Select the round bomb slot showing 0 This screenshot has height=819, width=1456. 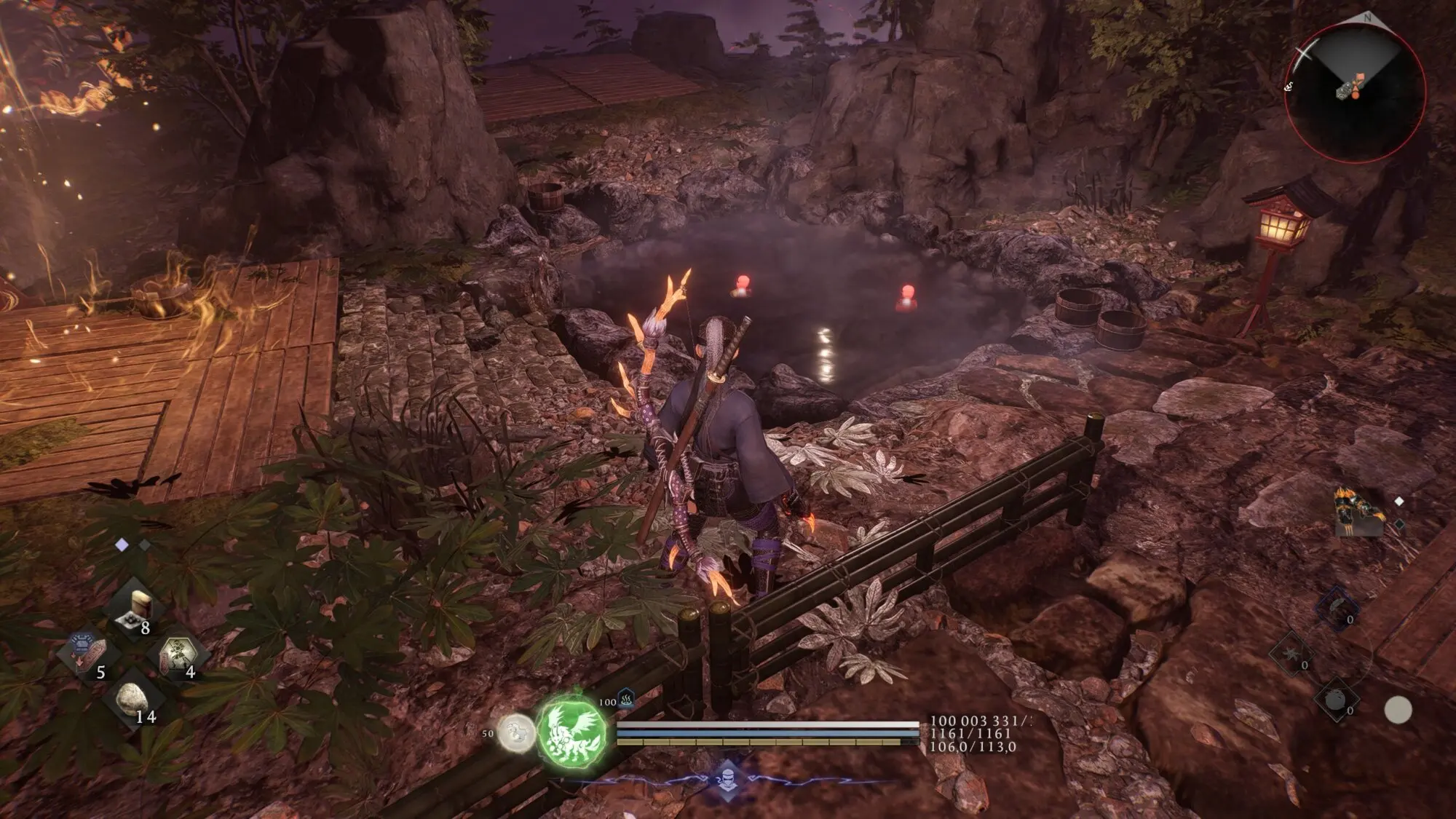(x=1337, y=699)
